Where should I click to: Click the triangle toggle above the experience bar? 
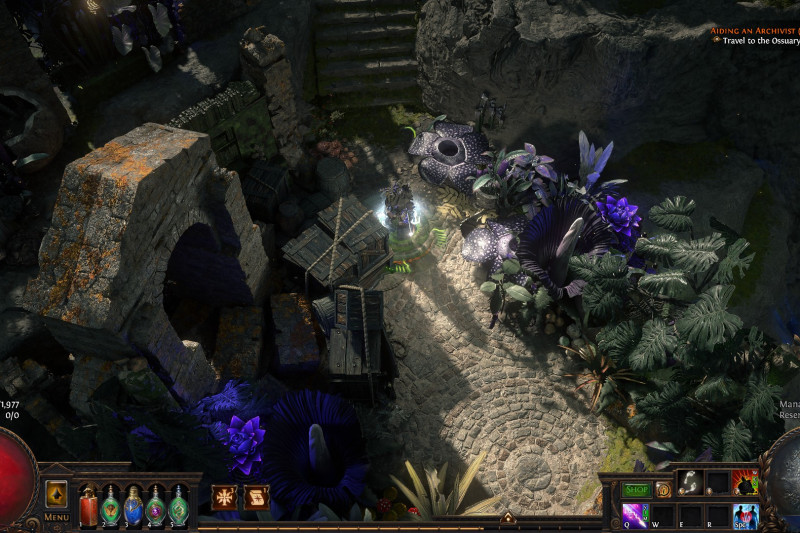pyautogui.click(x=508, y=518)
